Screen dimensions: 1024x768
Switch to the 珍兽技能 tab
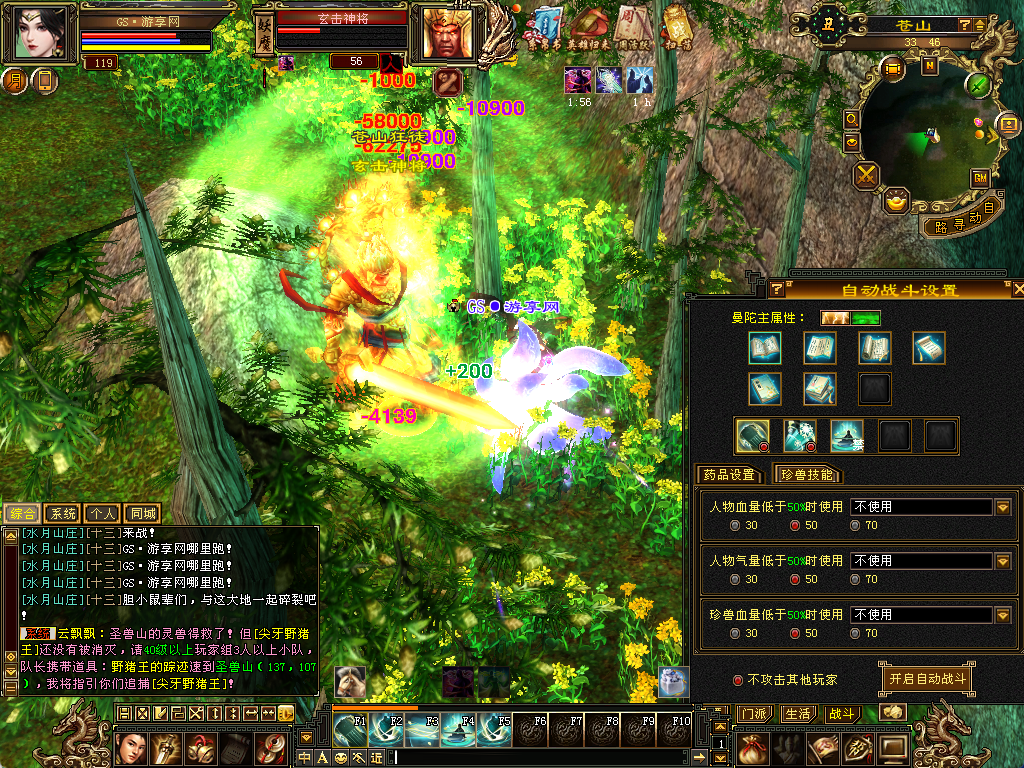(807, 474)
